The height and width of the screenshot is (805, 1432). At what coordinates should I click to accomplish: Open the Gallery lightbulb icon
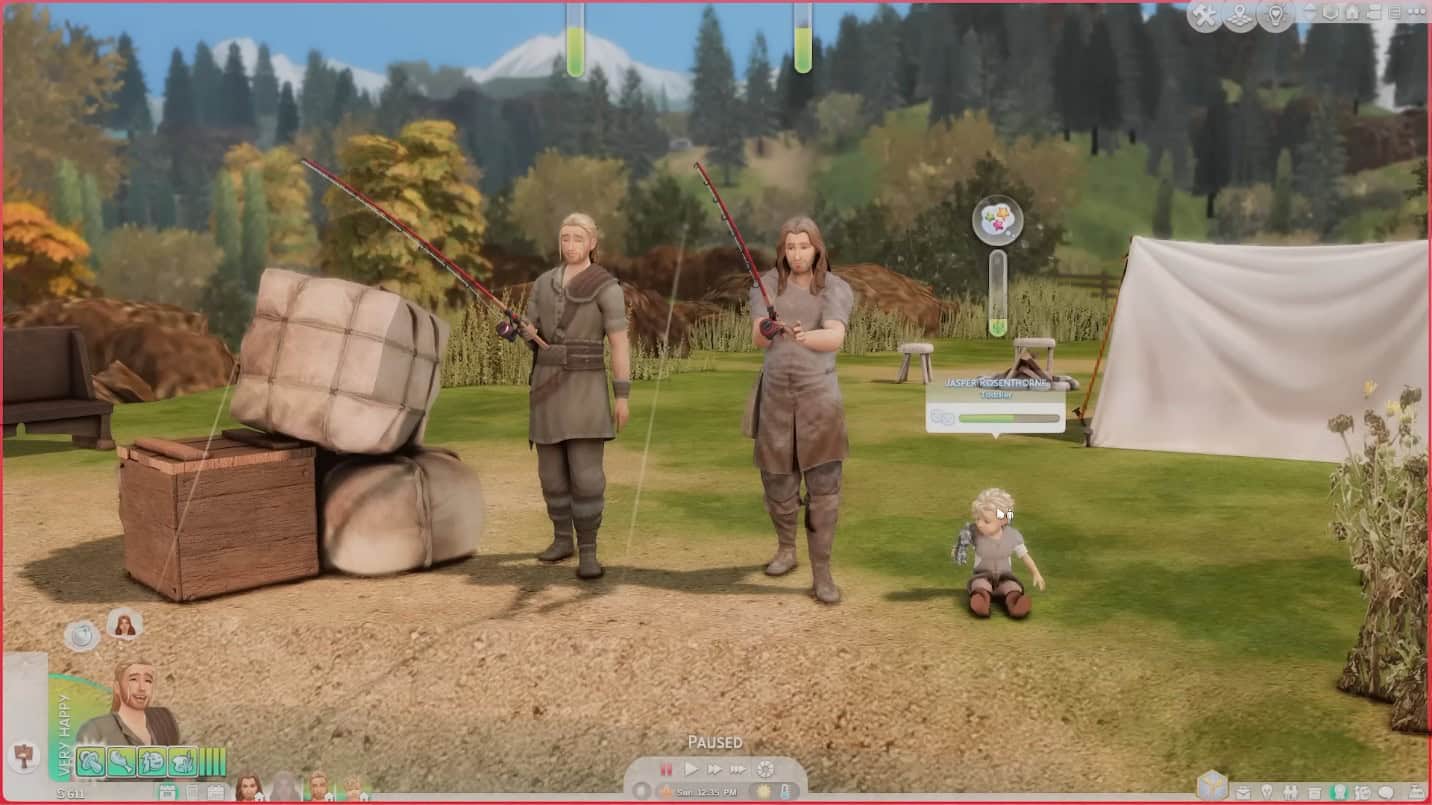1276,14
